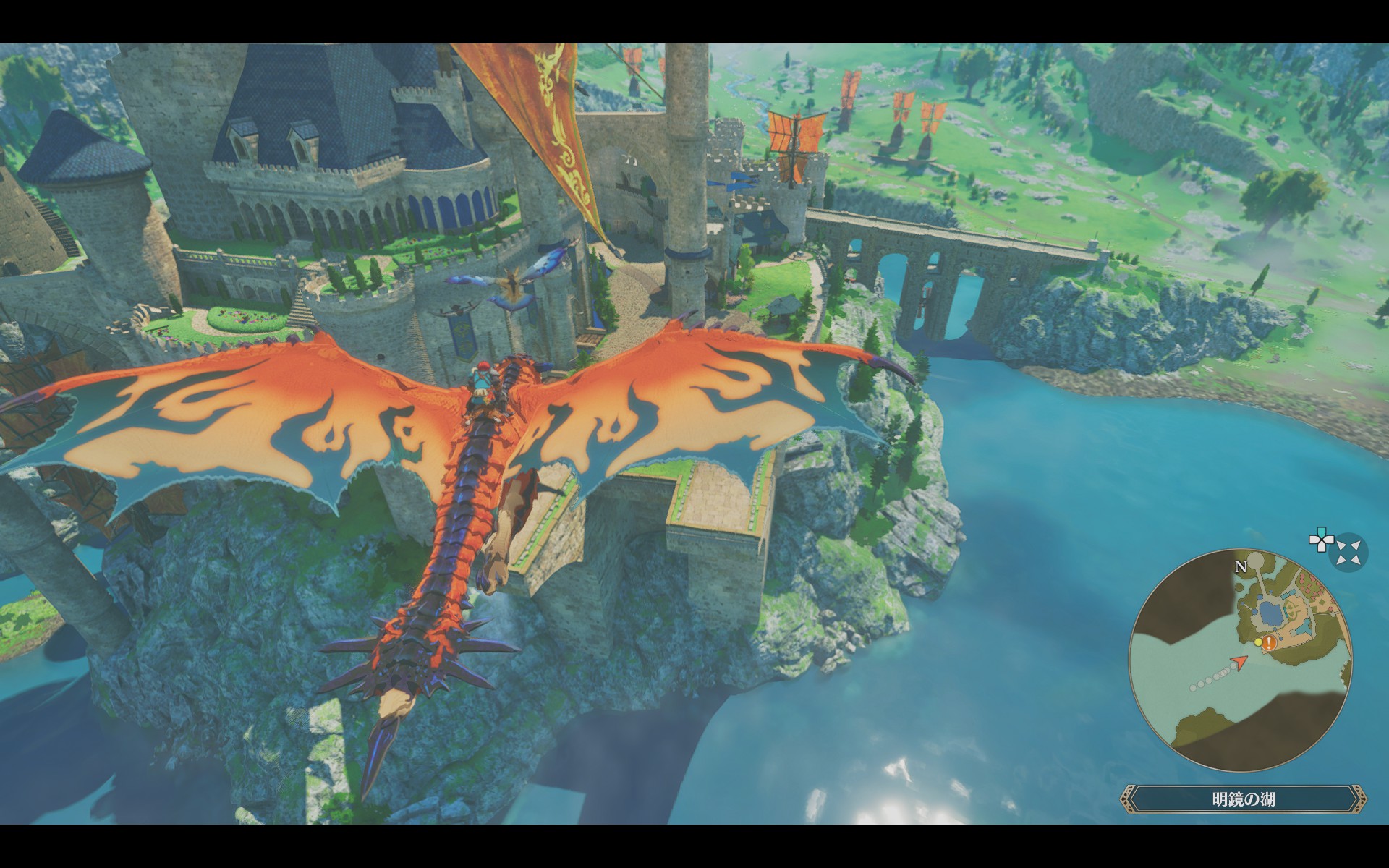
Task: Expand the minimap with the four-arrow icon
Action: (x=1350, y=553)
